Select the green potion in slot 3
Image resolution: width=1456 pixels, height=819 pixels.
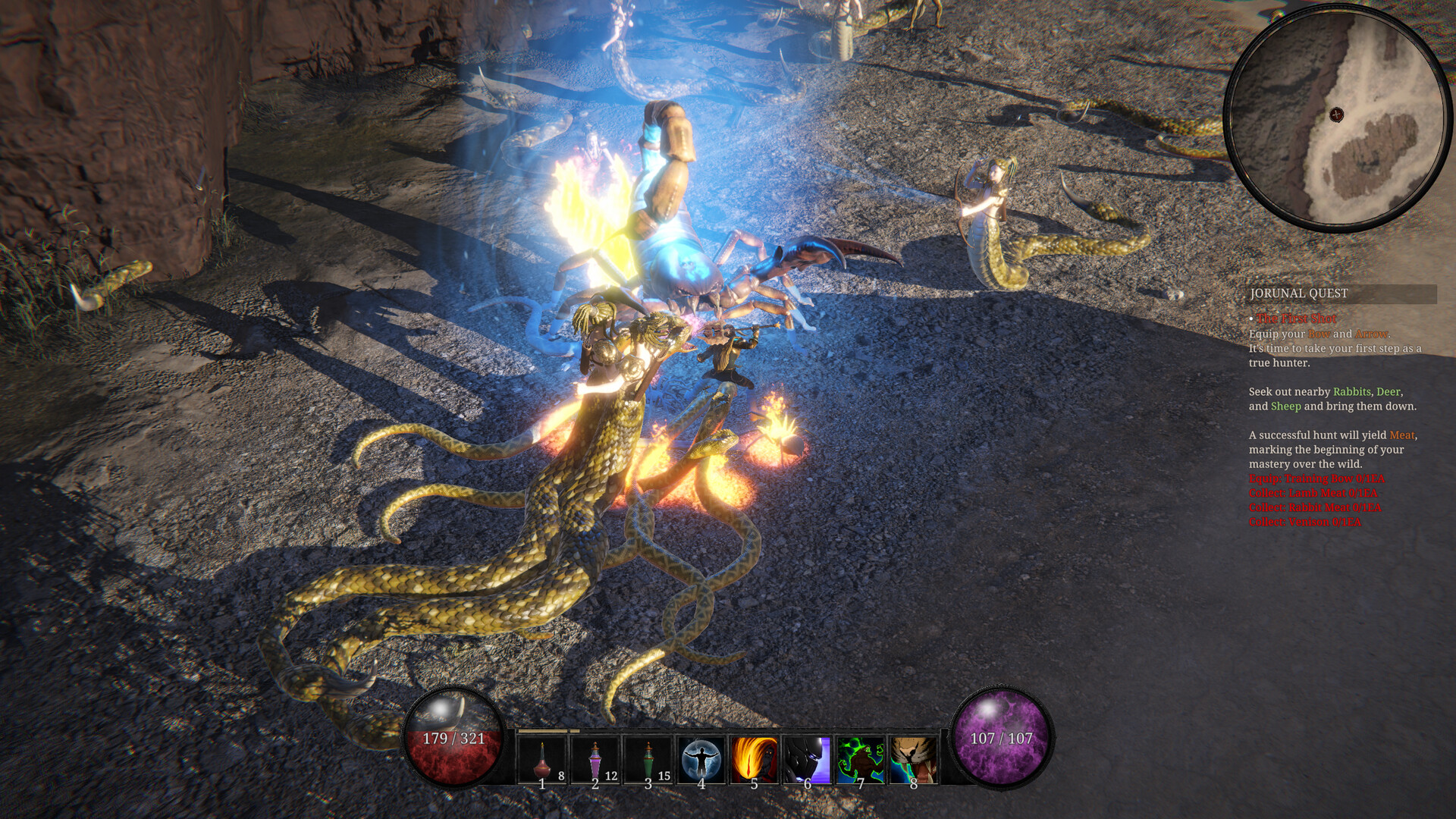(648, 761)
